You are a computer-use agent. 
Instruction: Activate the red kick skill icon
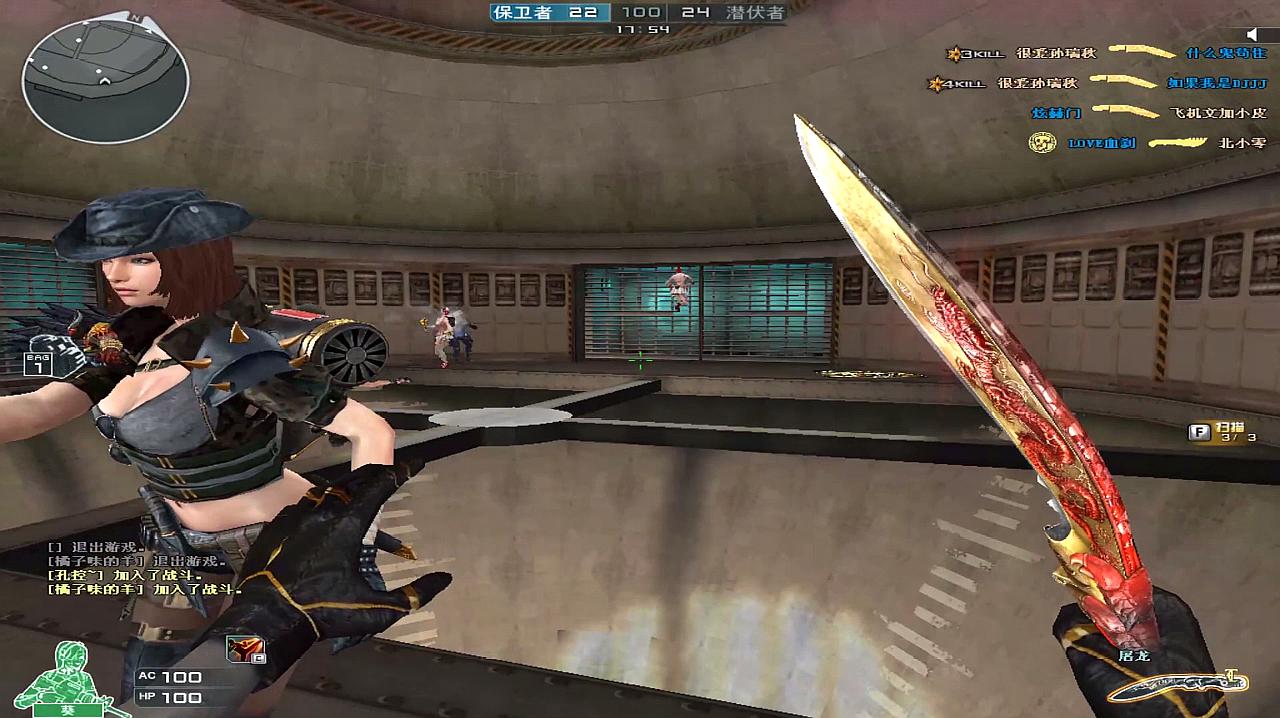(x=245, y=649)
